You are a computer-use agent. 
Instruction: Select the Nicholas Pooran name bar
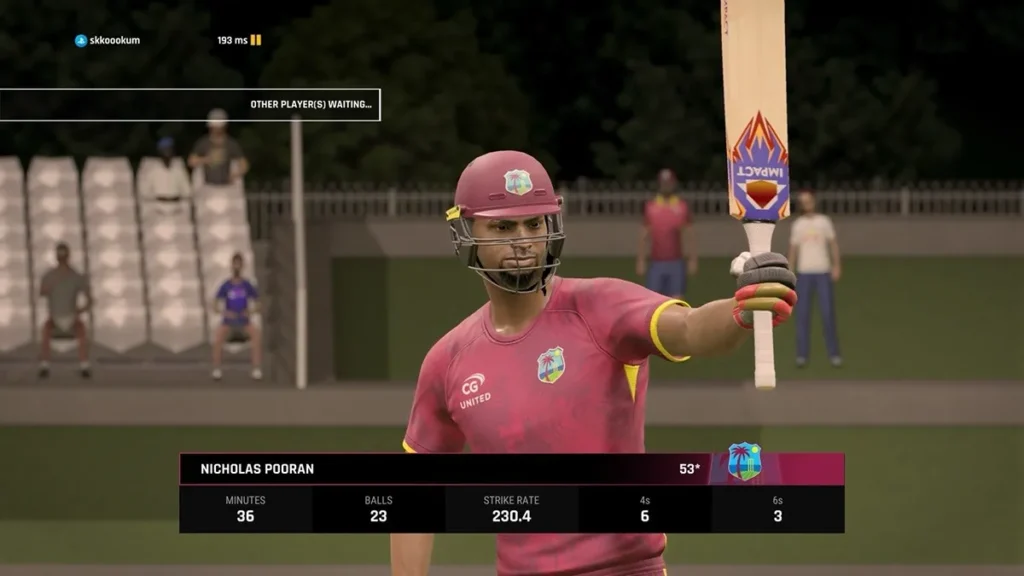[x=440, y=469]
